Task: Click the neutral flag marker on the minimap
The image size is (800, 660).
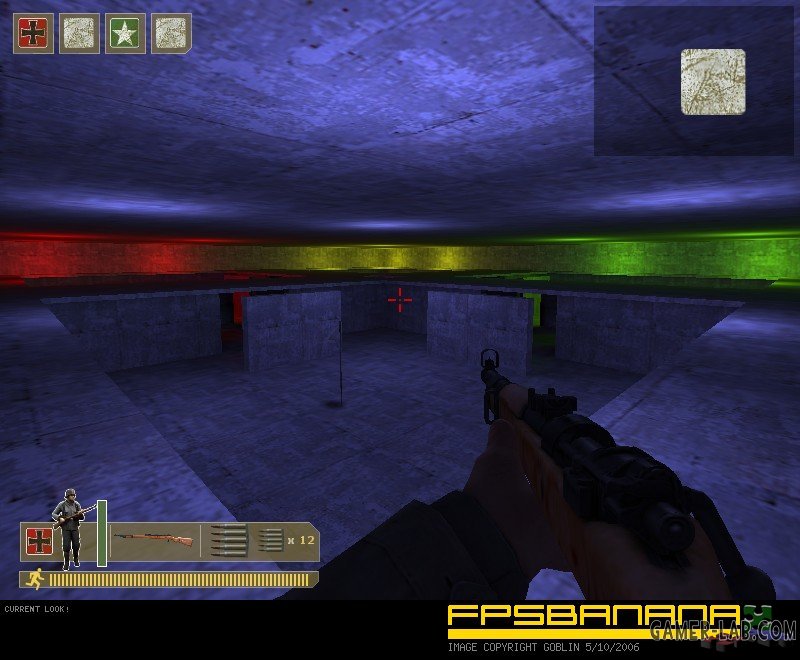Action: [713, 81]
